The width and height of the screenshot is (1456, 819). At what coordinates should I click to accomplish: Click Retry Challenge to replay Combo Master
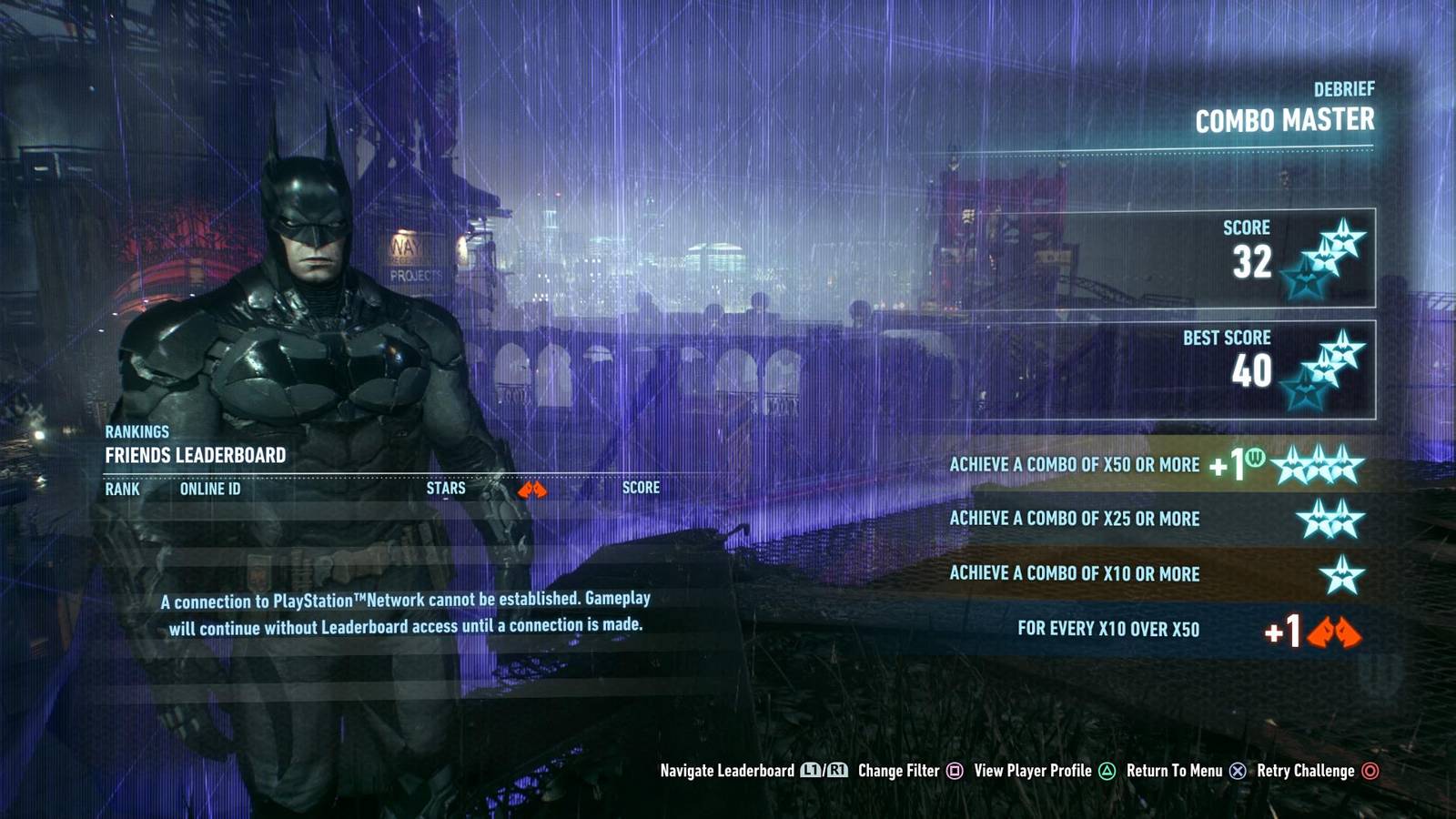1305,771
